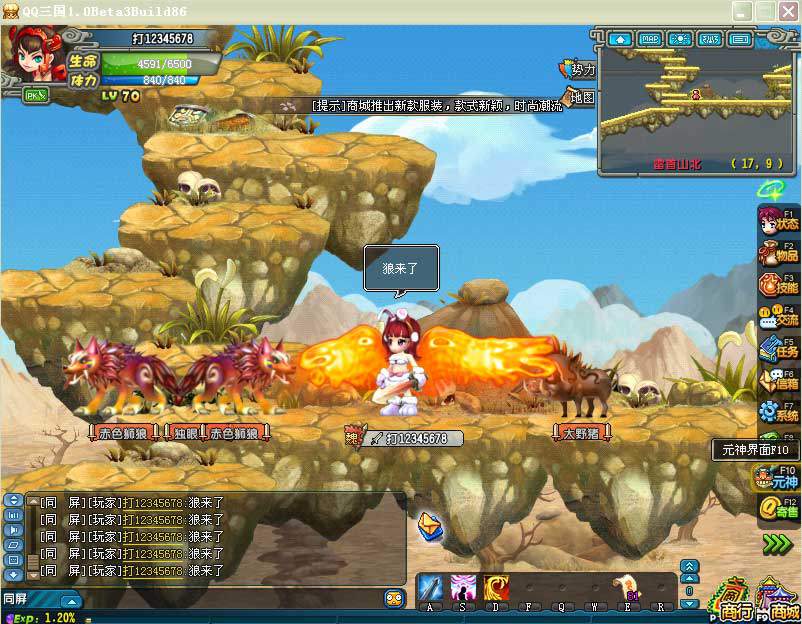Activate the sword skill in slot A
The height and width of the screenshot is (624, 802).
(431, 587)
